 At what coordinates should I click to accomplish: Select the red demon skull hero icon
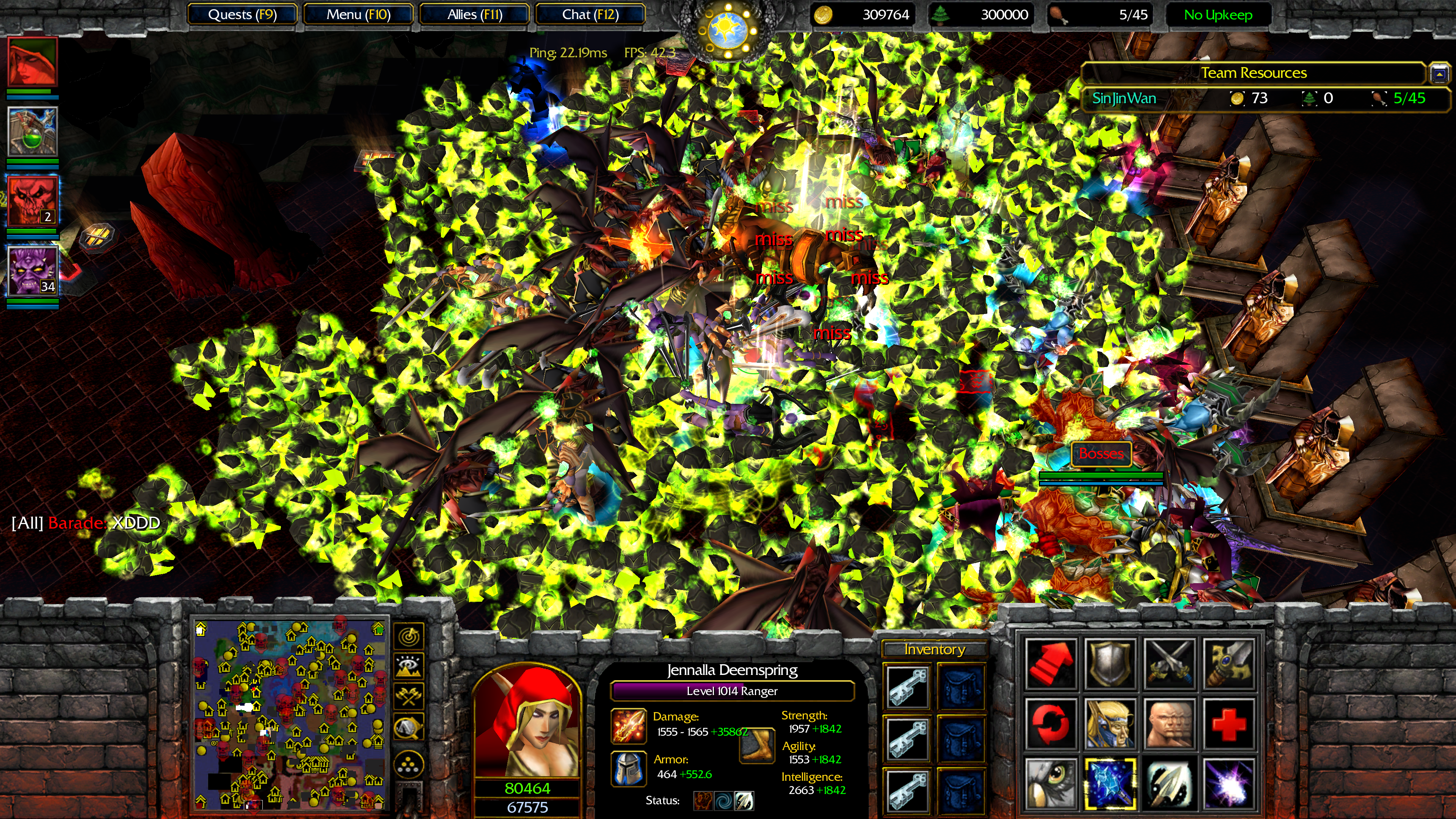coord(32,201)
